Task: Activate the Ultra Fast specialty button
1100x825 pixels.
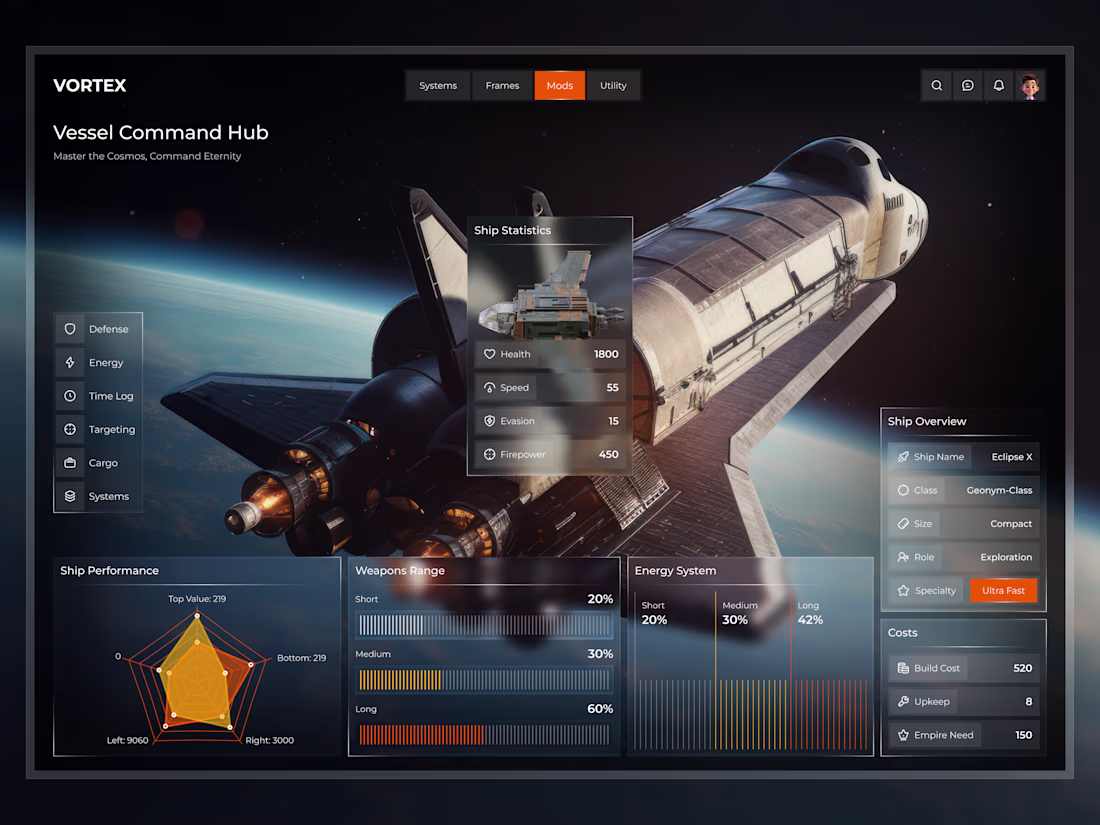Action: 1003,591
